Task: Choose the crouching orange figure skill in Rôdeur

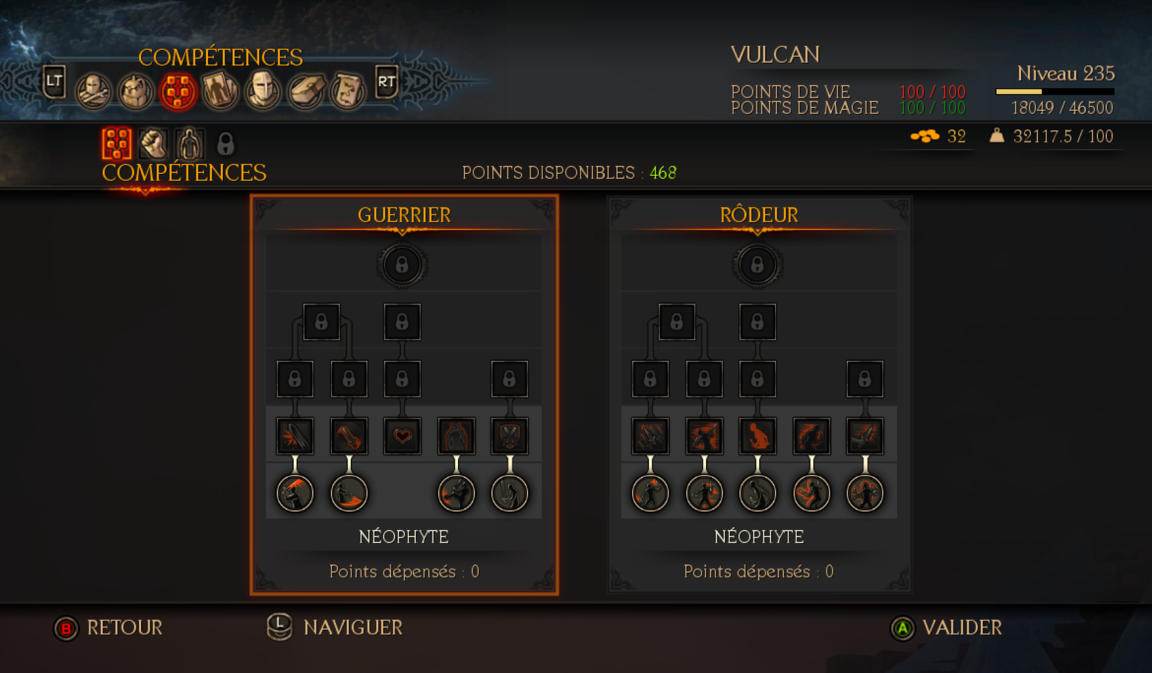Action: coord(758,436)
